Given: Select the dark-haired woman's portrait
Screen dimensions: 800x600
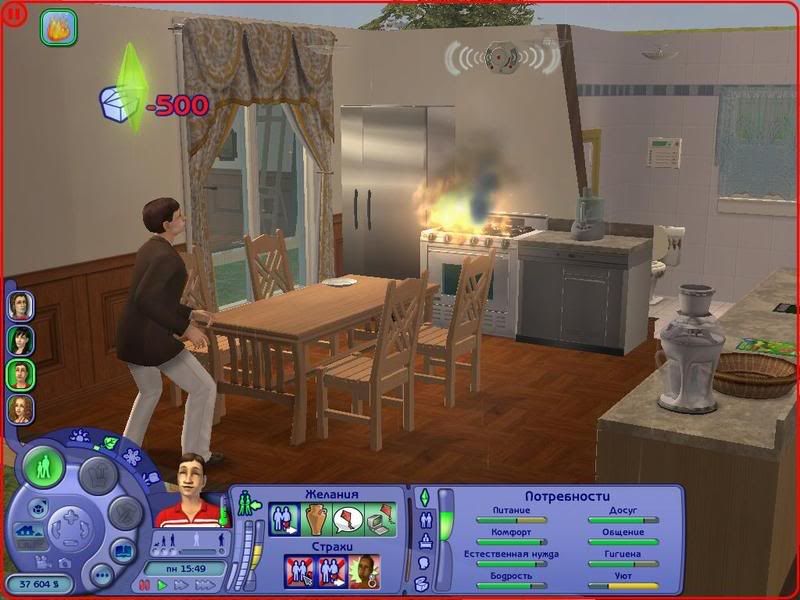Looking at the screenshot, I should (20, 340).
